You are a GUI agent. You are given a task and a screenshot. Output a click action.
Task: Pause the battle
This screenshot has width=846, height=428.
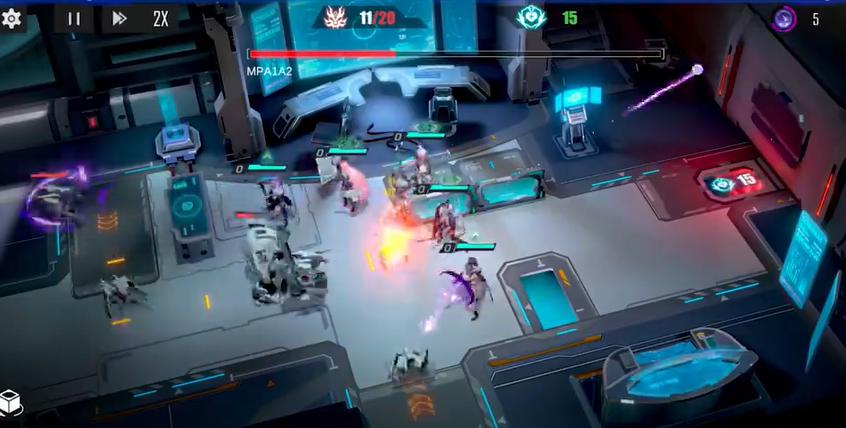tap(74, 18)
